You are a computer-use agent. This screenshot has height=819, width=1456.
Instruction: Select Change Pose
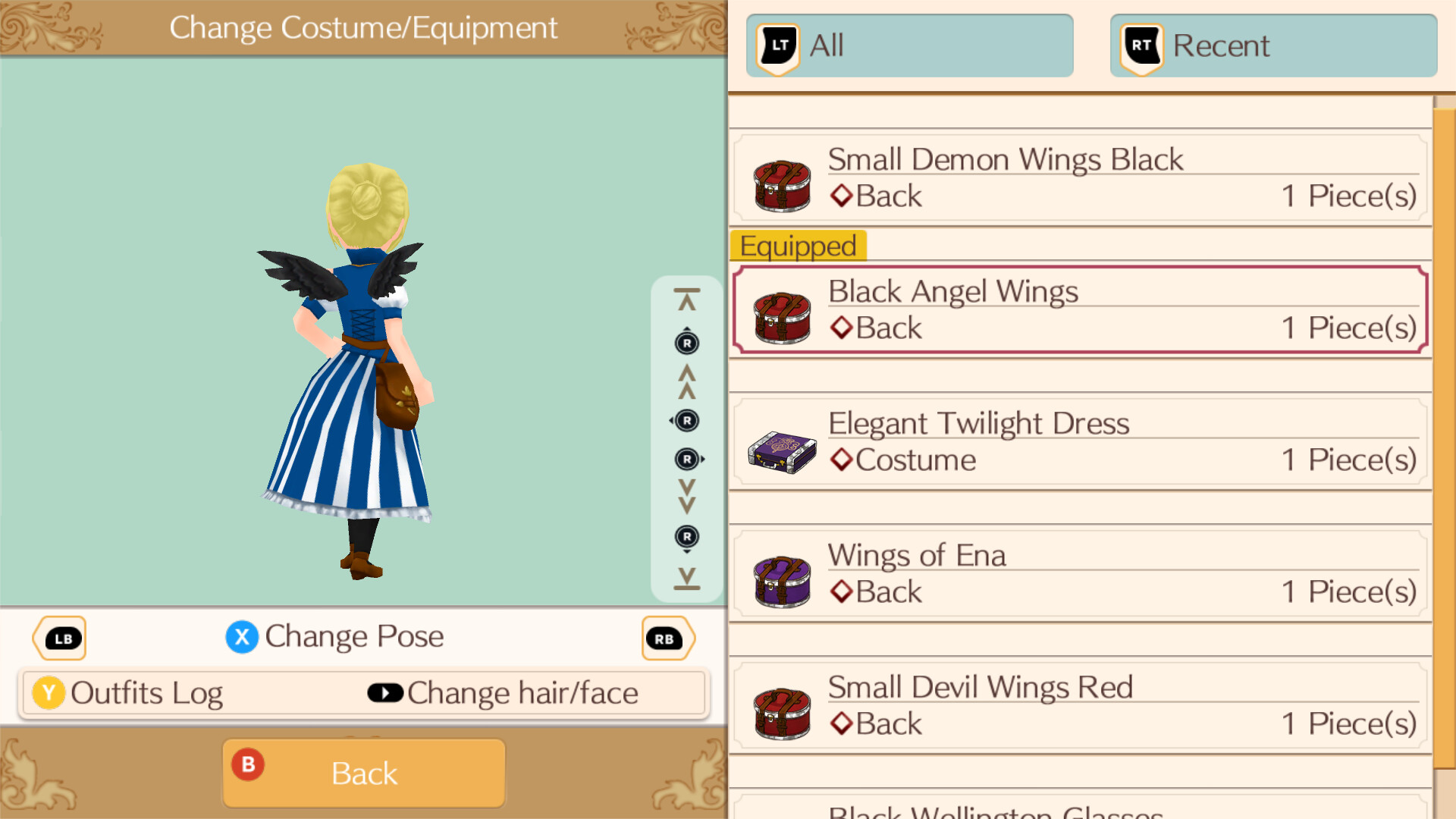334,637
